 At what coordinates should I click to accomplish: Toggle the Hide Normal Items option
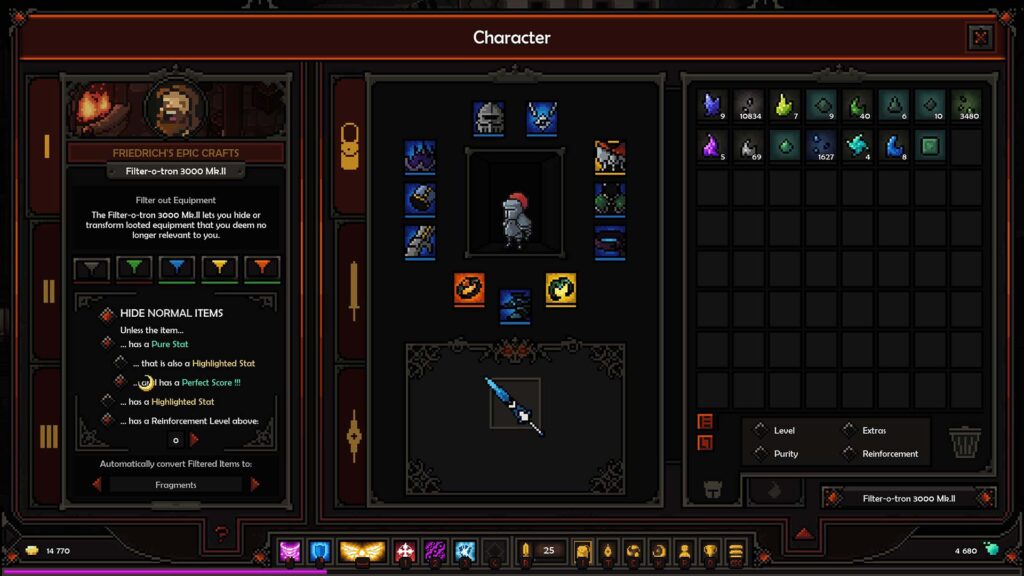pos(107,314)
